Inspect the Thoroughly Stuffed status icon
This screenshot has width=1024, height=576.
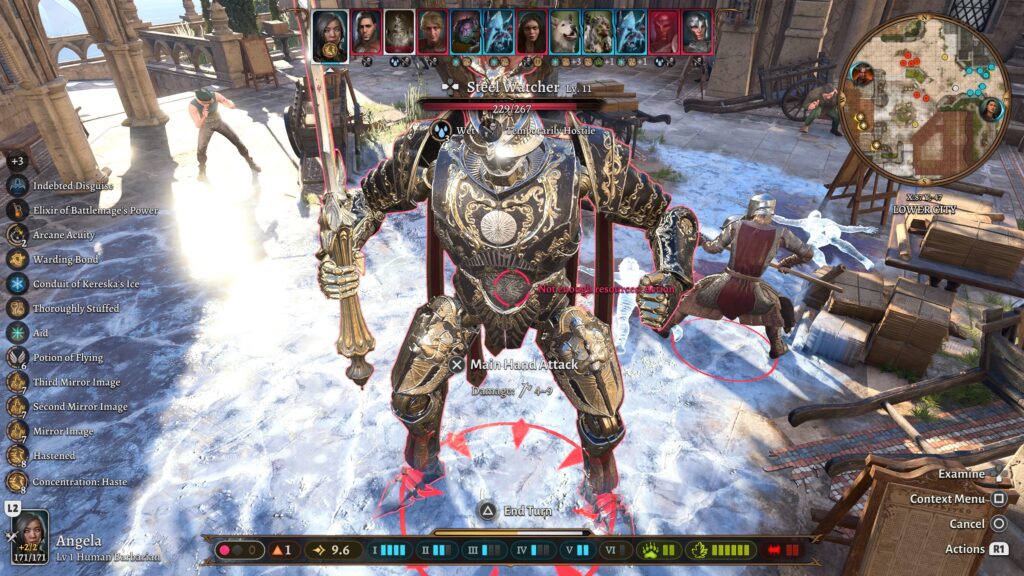coord(17,308)
